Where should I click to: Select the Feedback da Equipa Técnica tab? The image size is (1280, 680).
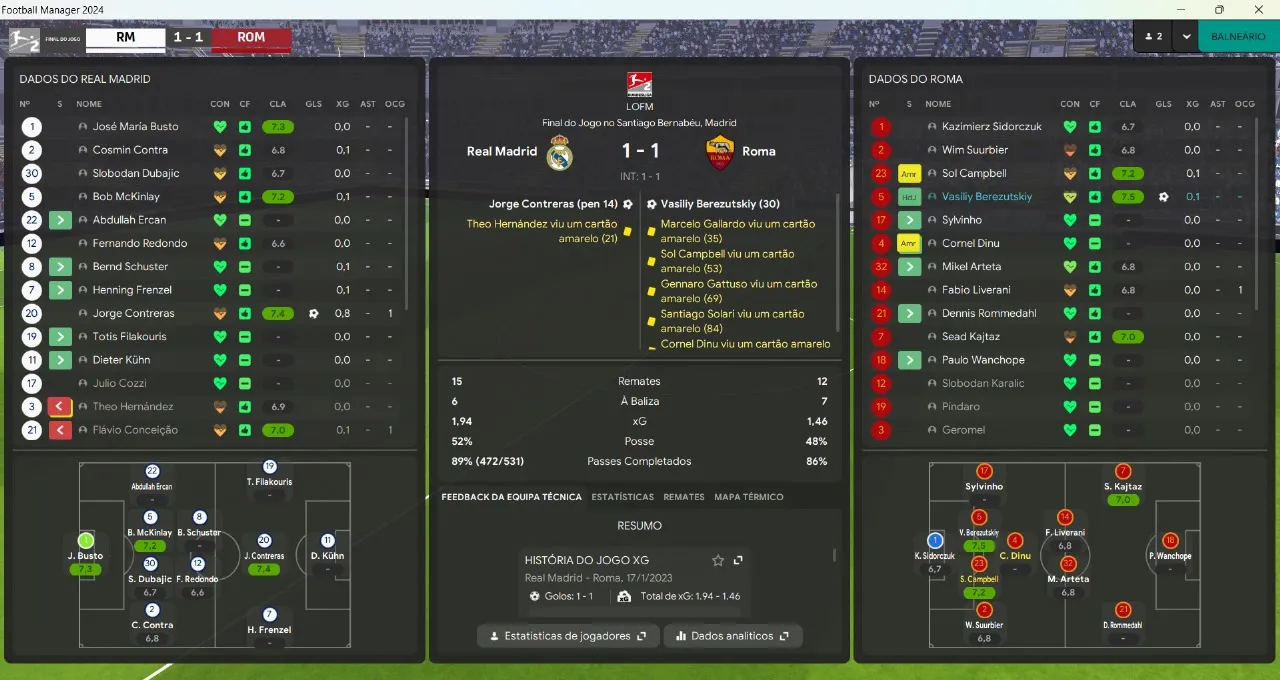coord(511,497)
